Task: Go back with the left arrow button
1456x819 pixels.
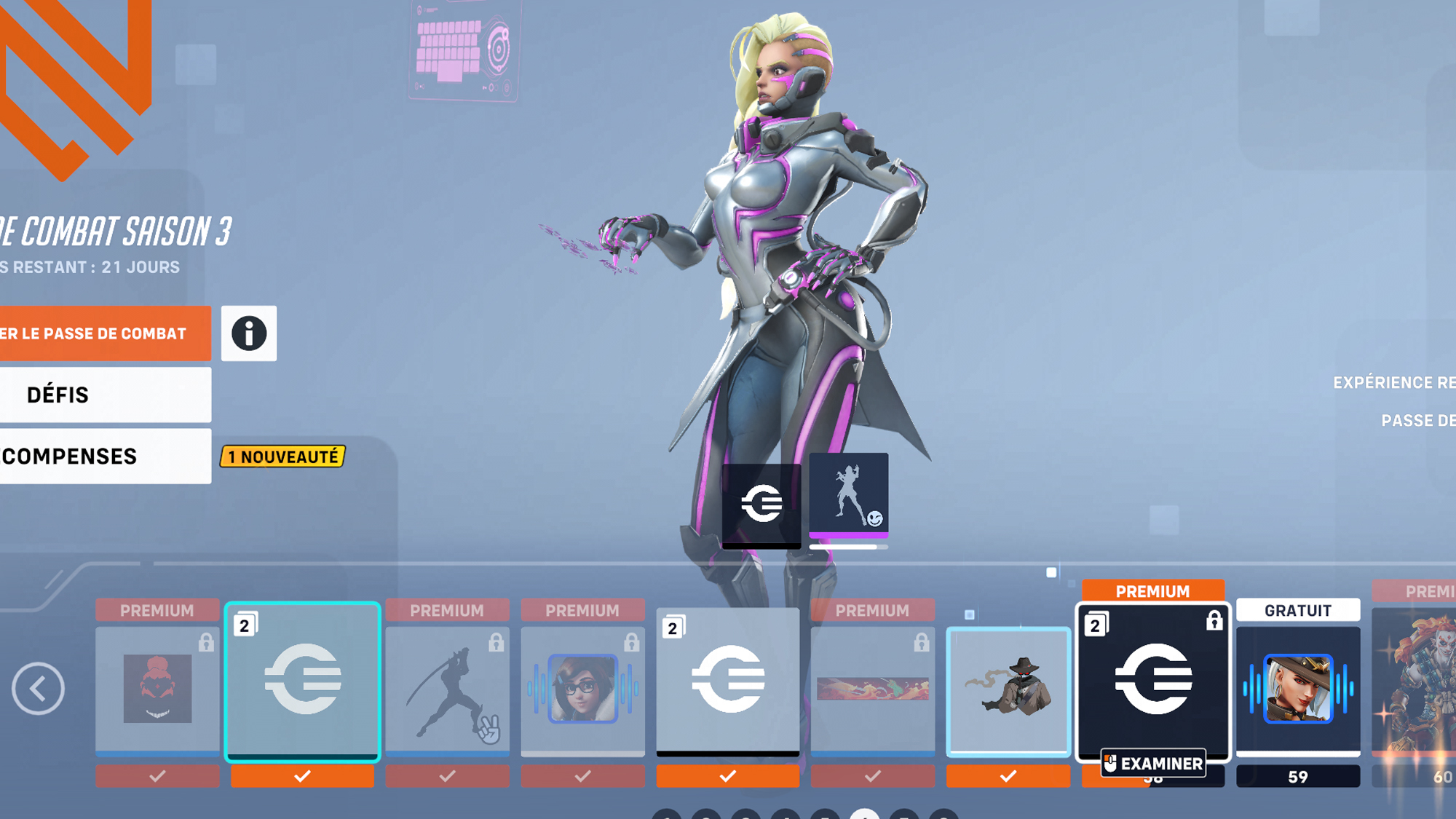Action: point(38,688)
